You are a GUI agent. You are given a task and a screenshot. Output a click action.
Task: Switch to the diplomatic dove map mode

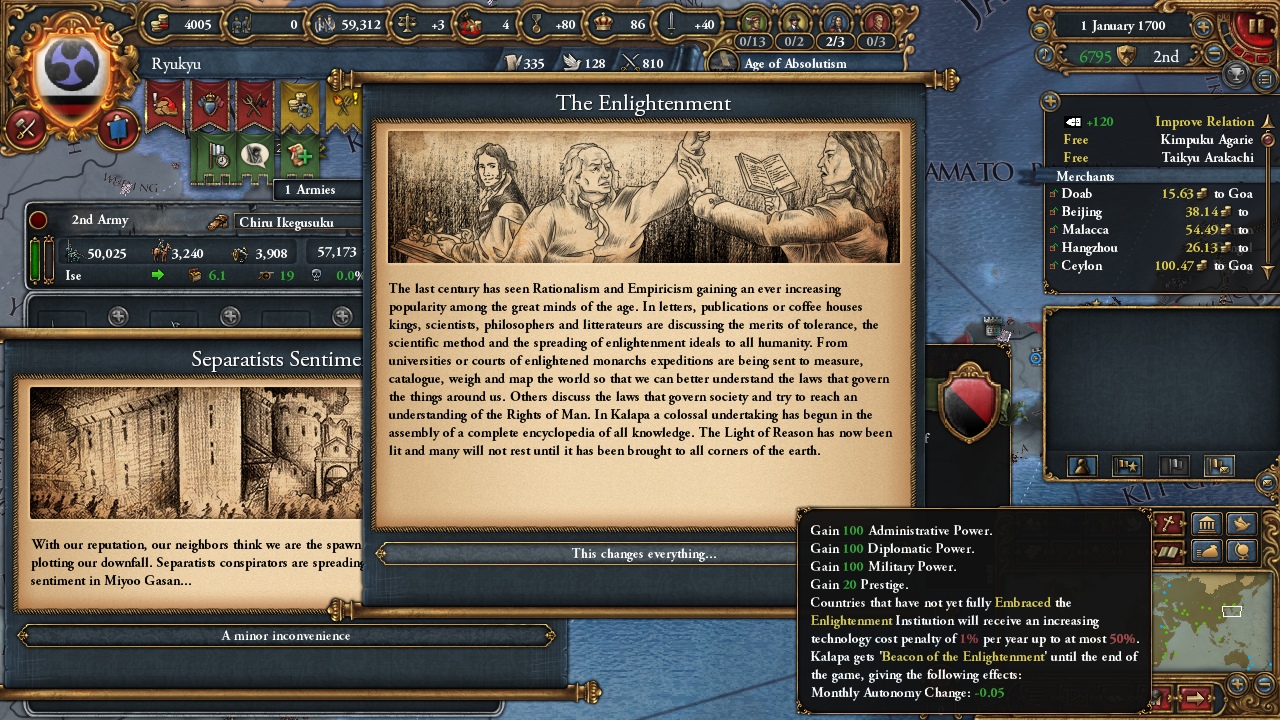[x=1241, y=524]
